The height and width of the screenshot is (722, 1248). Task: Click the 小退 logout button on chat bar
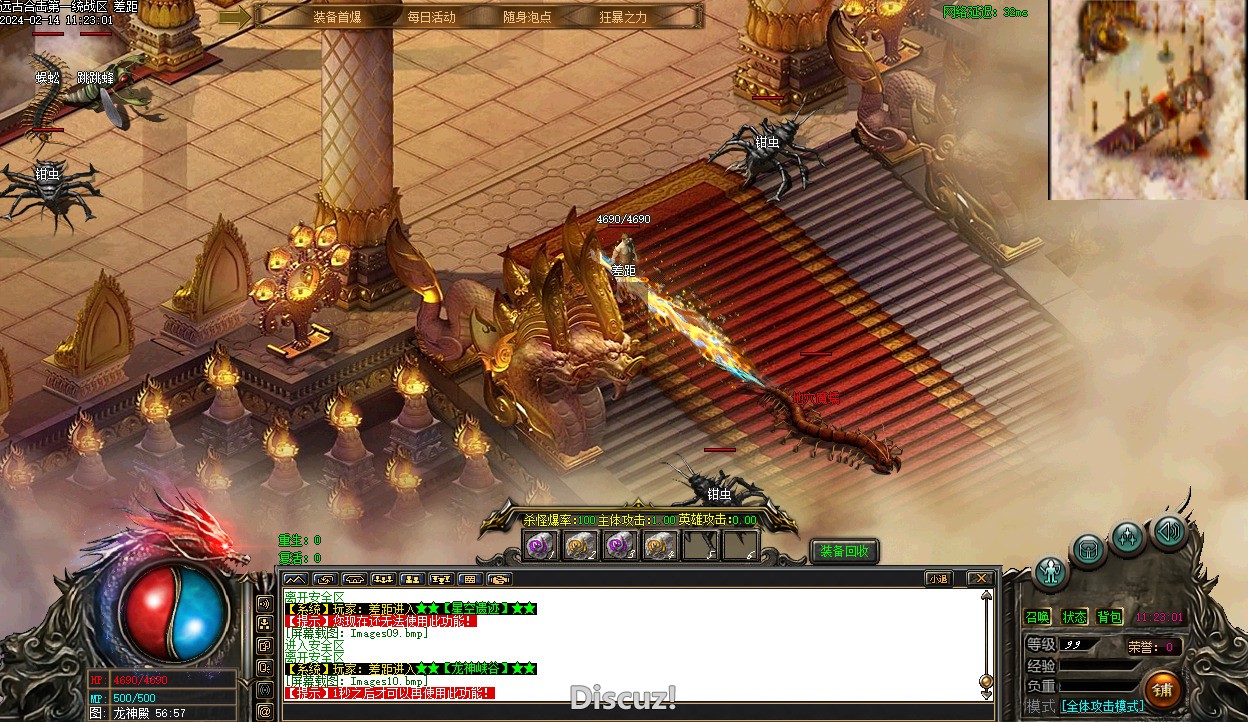(938, 578)
